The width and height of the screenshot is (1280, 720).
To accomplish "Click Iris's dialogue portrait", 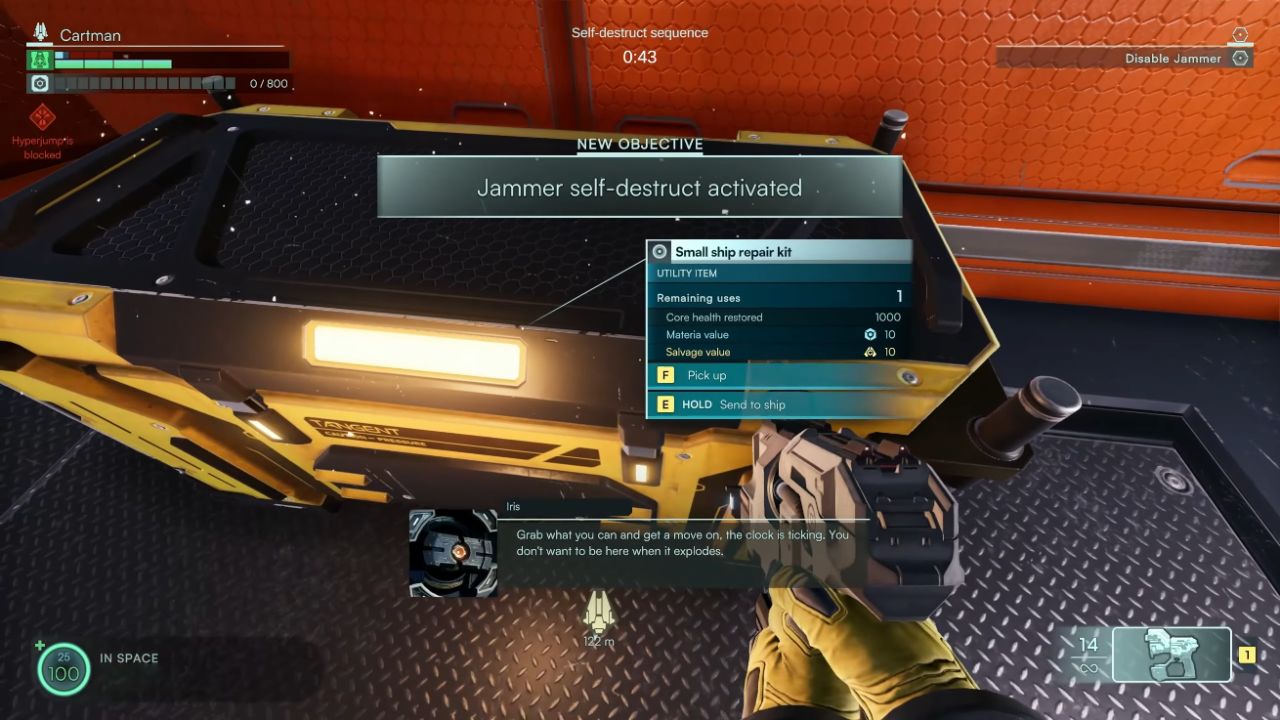I will 453,553.
